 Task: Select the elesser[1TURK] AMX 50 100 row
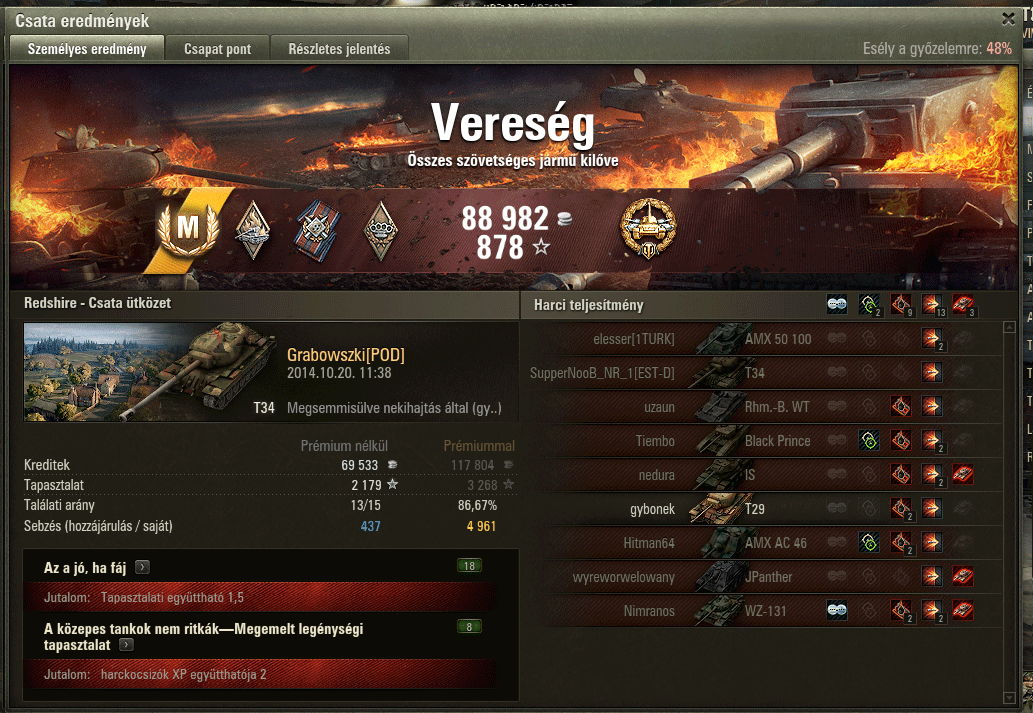(x=760, y=339)
